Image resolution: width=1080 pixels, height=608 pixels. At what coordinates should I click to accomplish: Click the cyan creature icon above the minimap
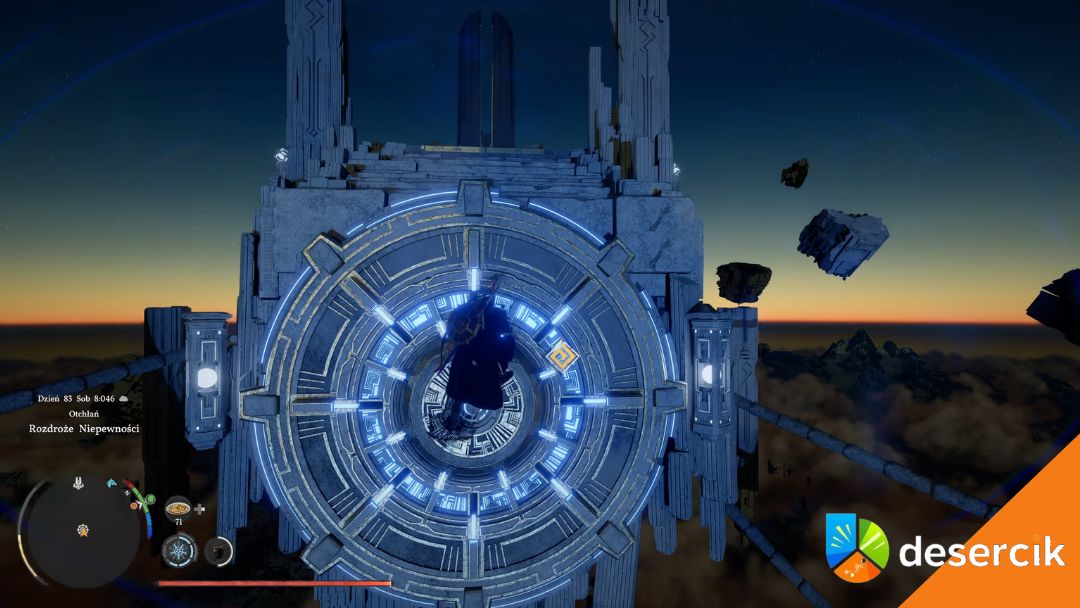tap(112, 484)
